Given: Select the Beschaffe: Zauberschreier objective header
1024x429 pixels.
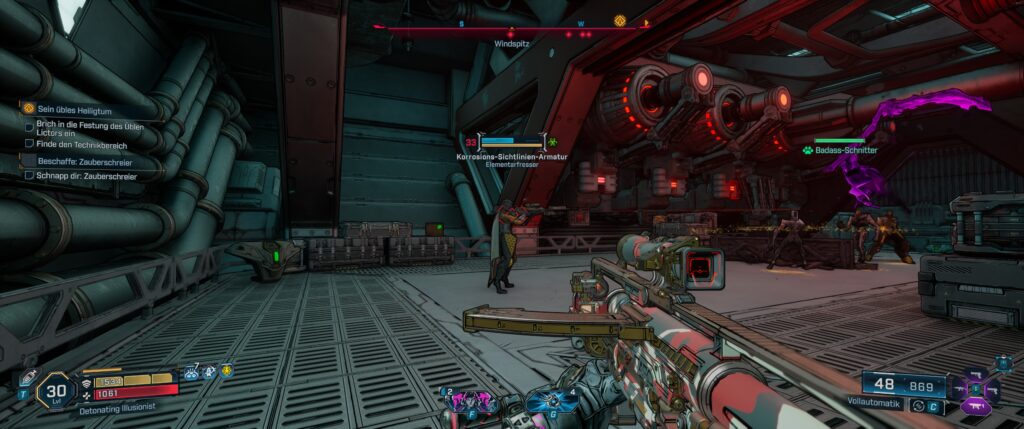Looking at the screenshot, I should (x=84, y=160).
